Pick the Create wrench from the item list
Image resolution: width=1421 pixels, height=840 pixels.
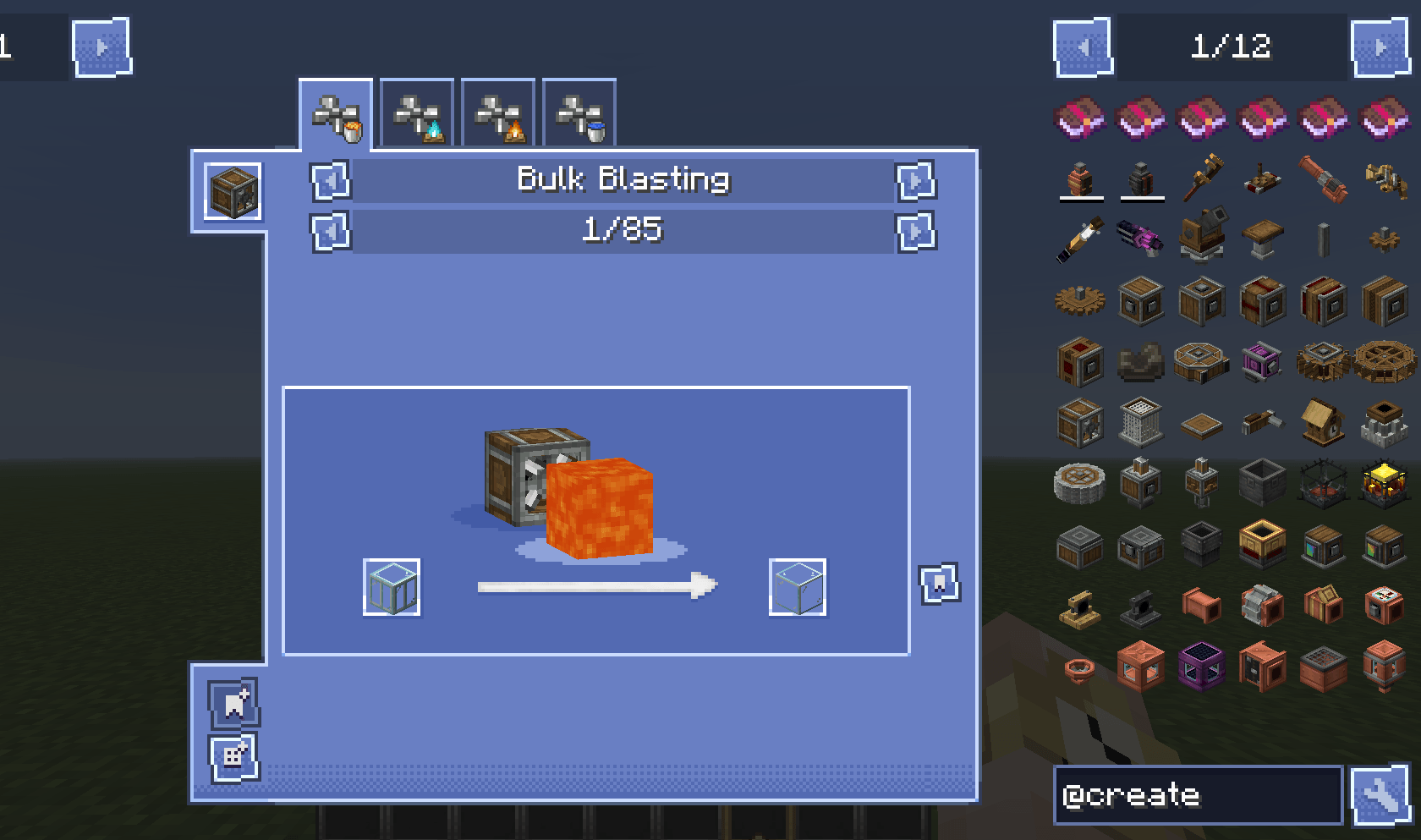click(x=1202, y=179)
